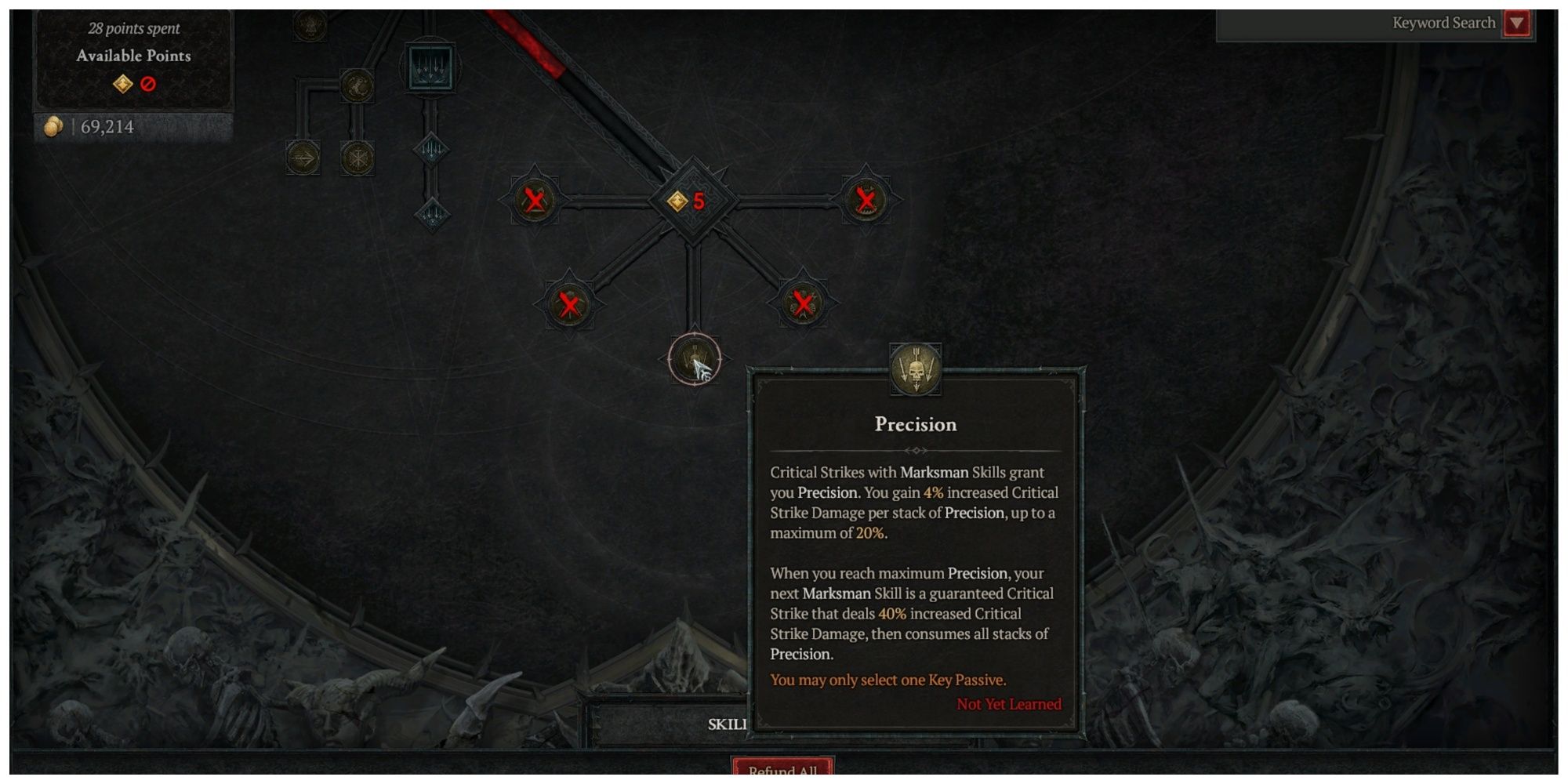Click the lower-right X-marked key passive node
This screenshot has width=1568, height=784.
coord(802,303)
